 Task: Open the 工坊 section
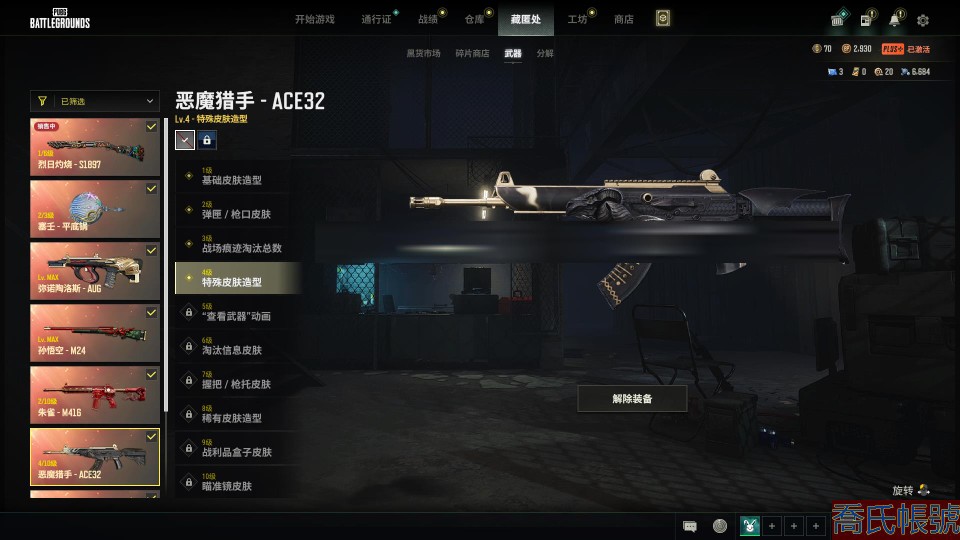tap(577, 19)
